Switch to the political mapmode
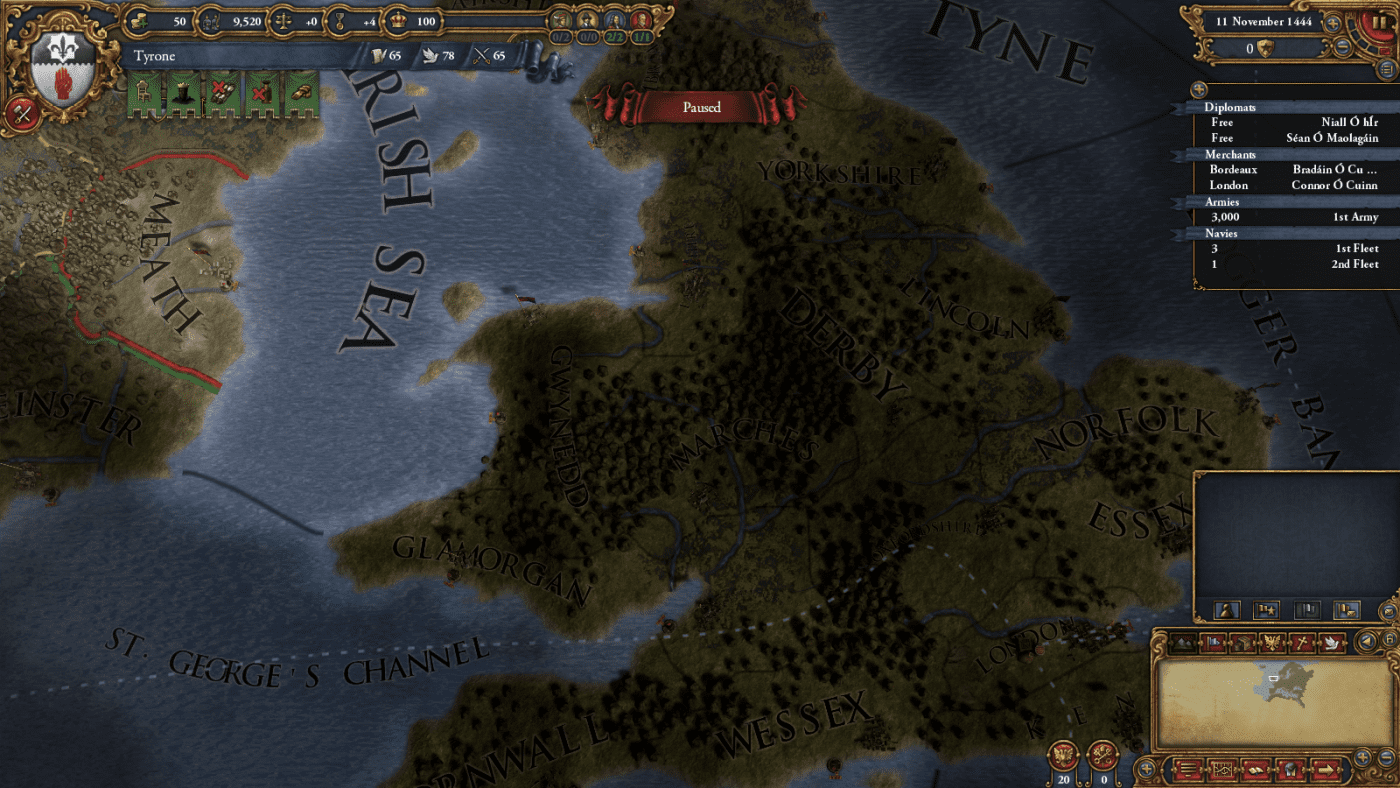 [1212, 642]
